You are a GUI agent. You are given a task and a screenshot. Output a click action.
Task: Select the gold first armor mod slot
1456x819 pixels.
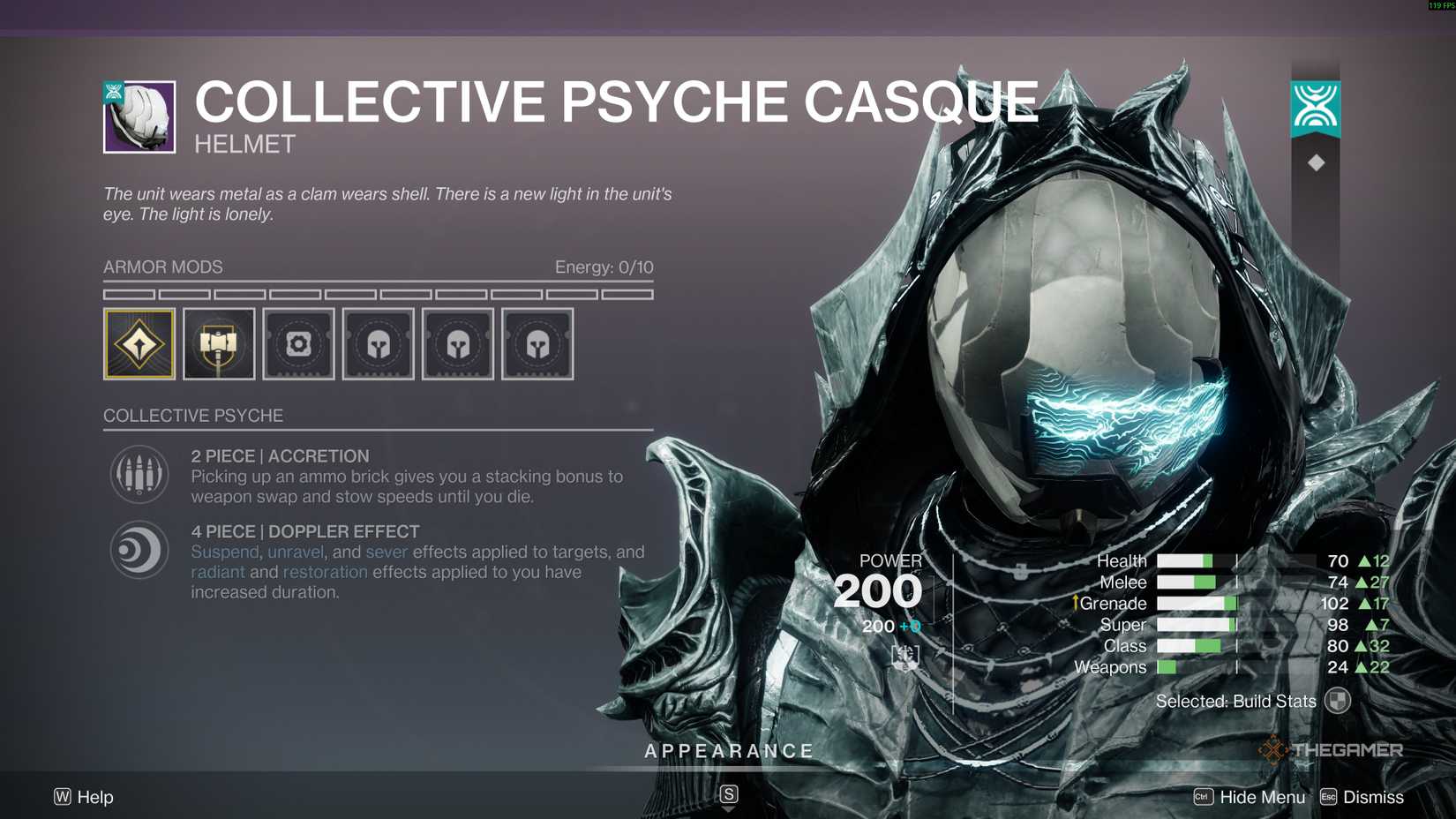pyautogui.click(x=139, y=344)
